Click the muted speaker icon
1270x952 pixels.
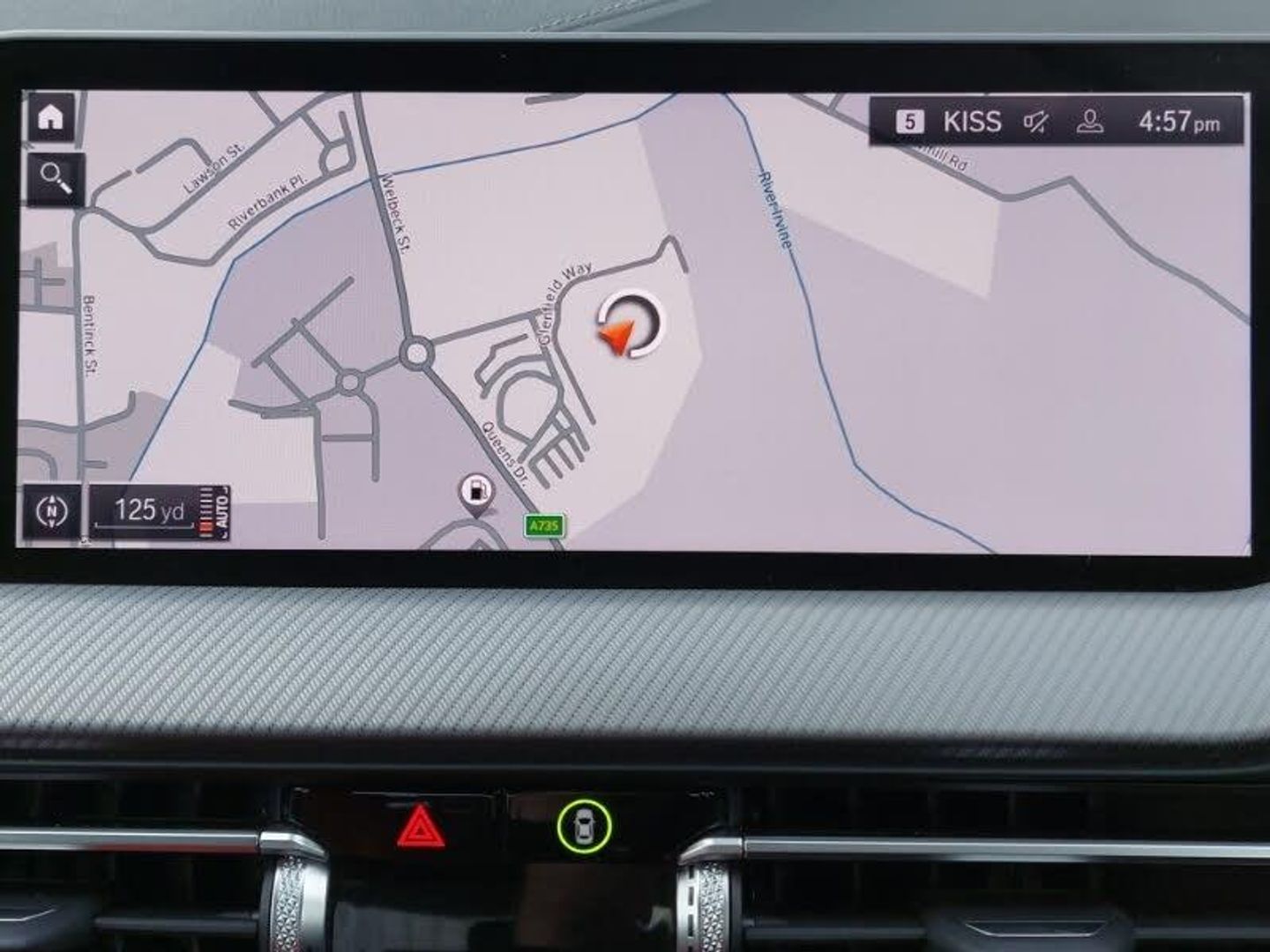[1036, 122]
